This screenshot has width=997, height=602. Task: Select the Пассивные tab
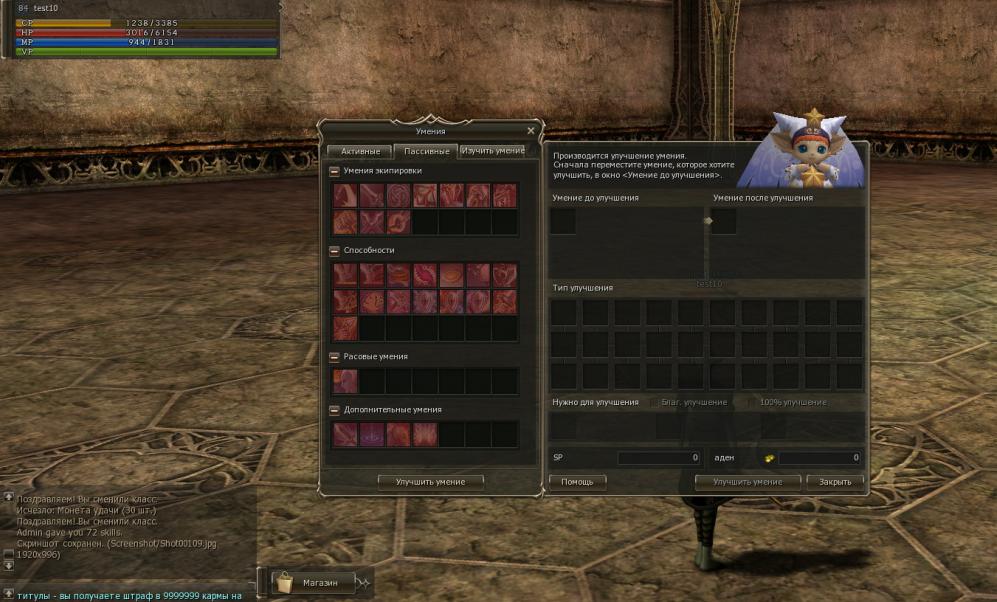[x=424, y=151]
